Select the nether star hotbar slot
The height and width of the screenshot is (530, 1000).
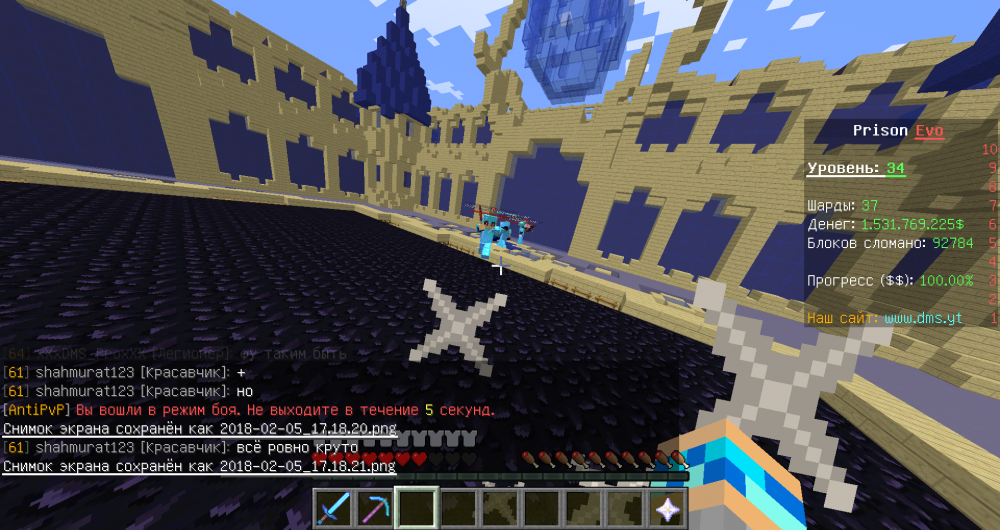(x=667, y=509)
